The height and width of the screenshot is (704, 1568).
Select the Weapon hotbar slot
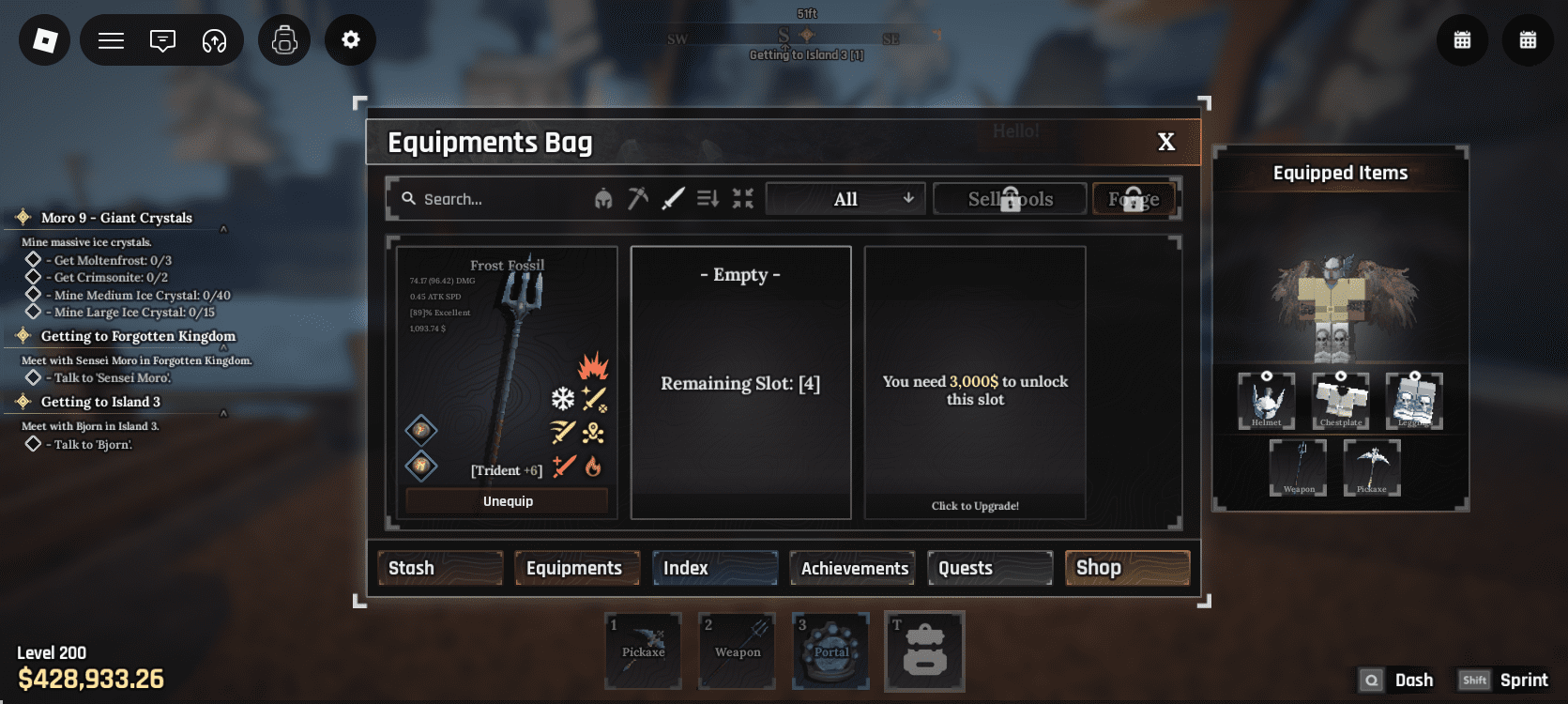click(738, 651)
